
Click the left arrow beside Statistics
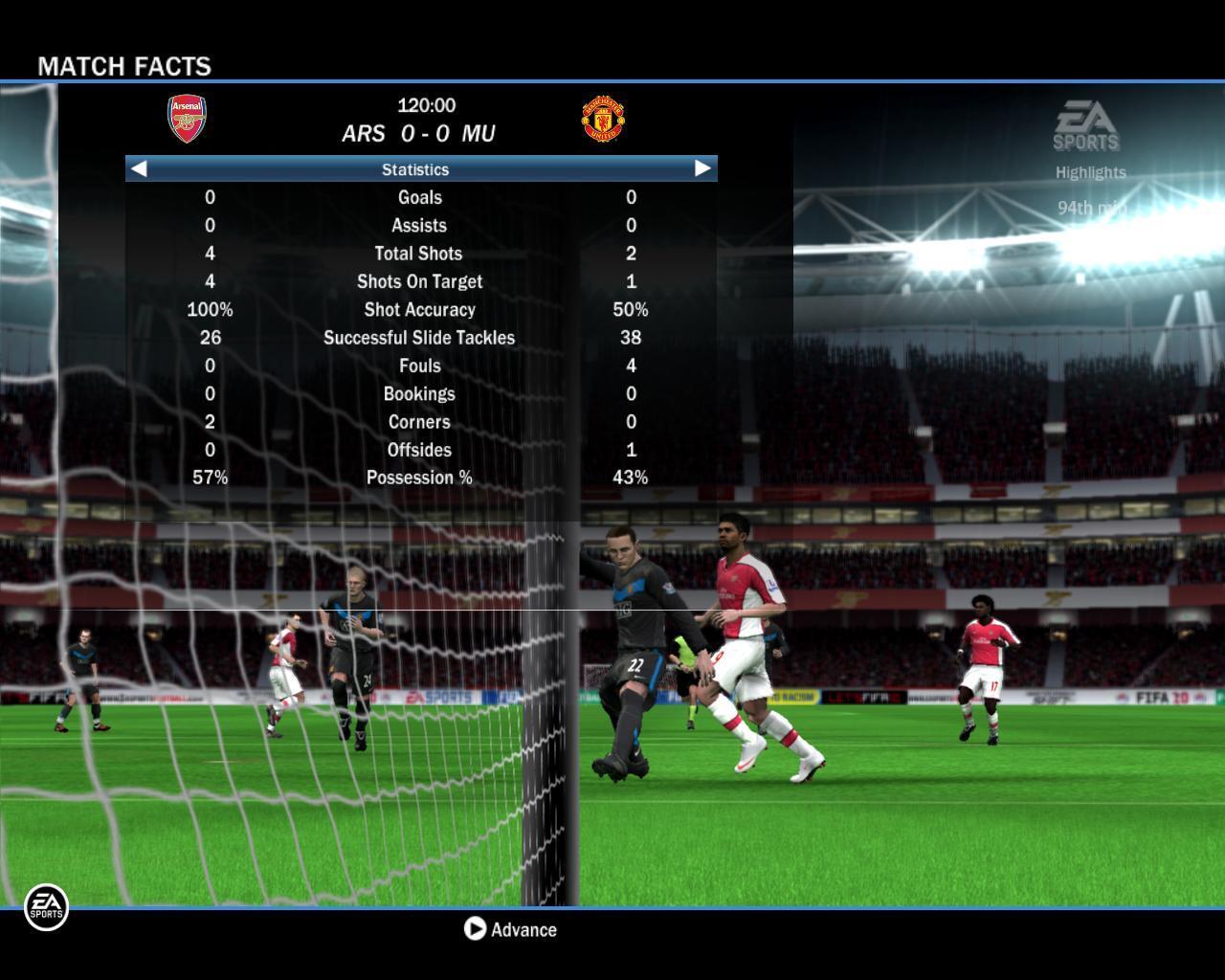coord(139,168)
